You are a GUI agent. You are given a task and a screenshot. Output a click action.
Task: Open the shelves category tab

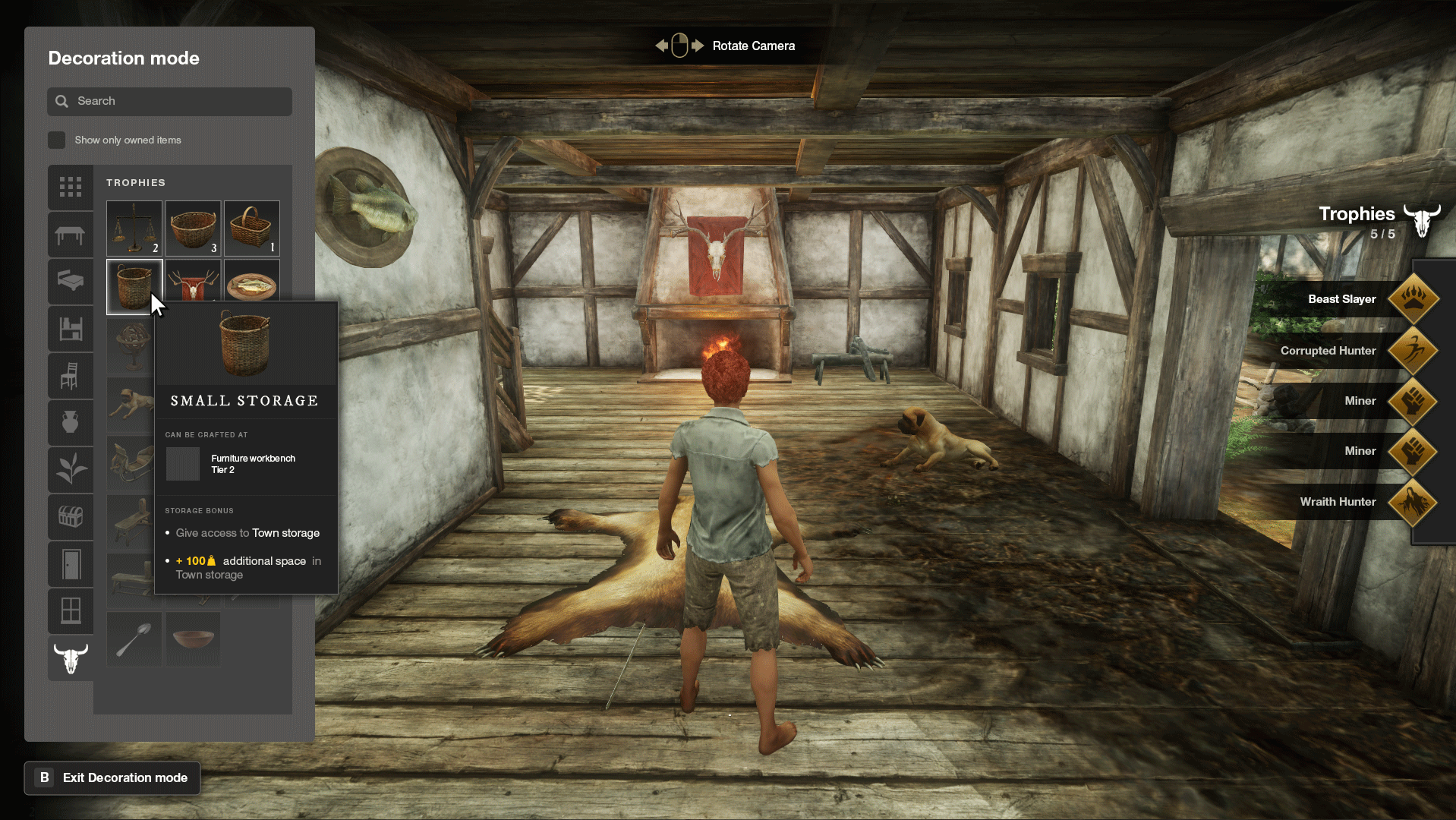click(x=71, y=329)
